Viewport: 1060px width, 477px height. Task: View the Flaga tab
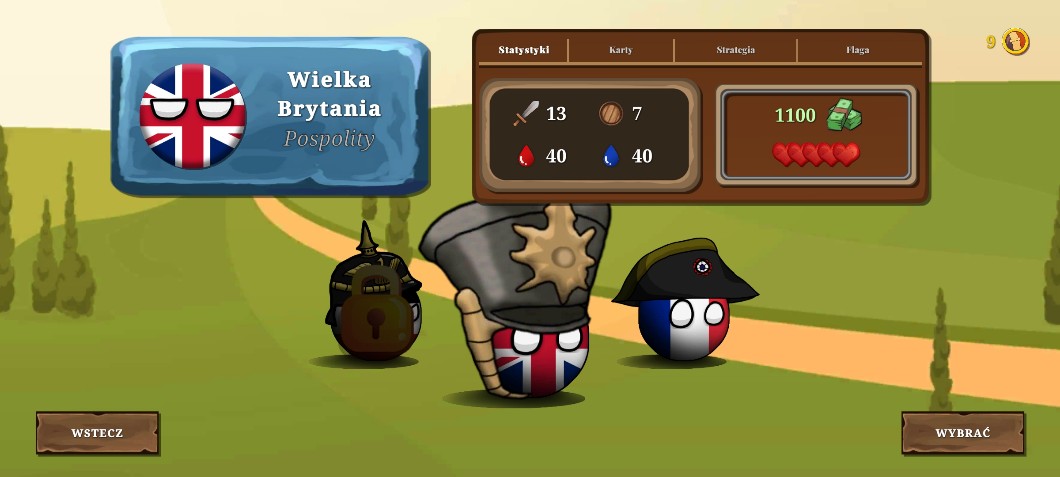[857, 50]
